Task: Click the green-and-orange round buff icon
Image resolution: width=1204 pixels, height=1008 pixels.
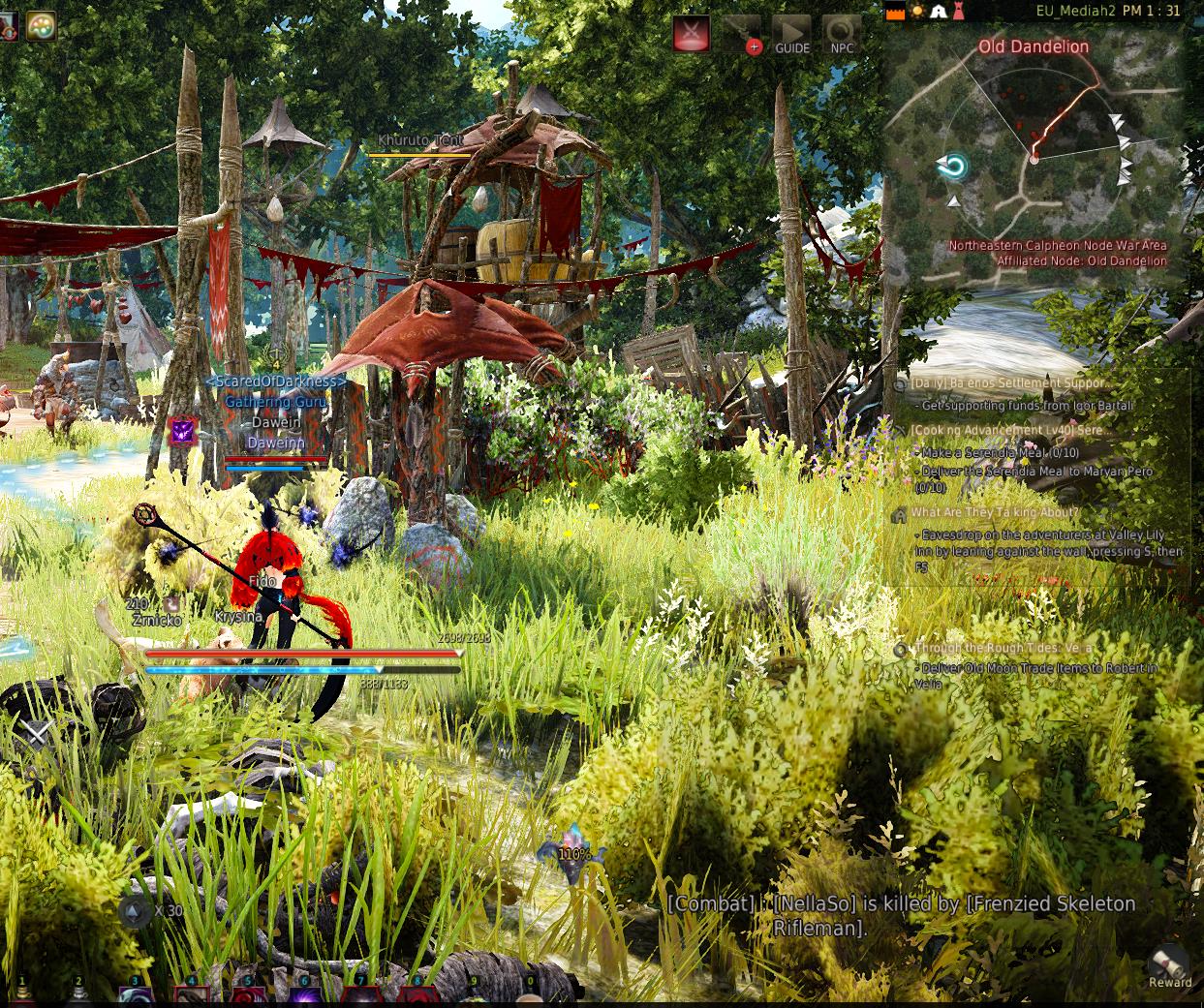Action: pyautogui.click(x=41, y=25)
